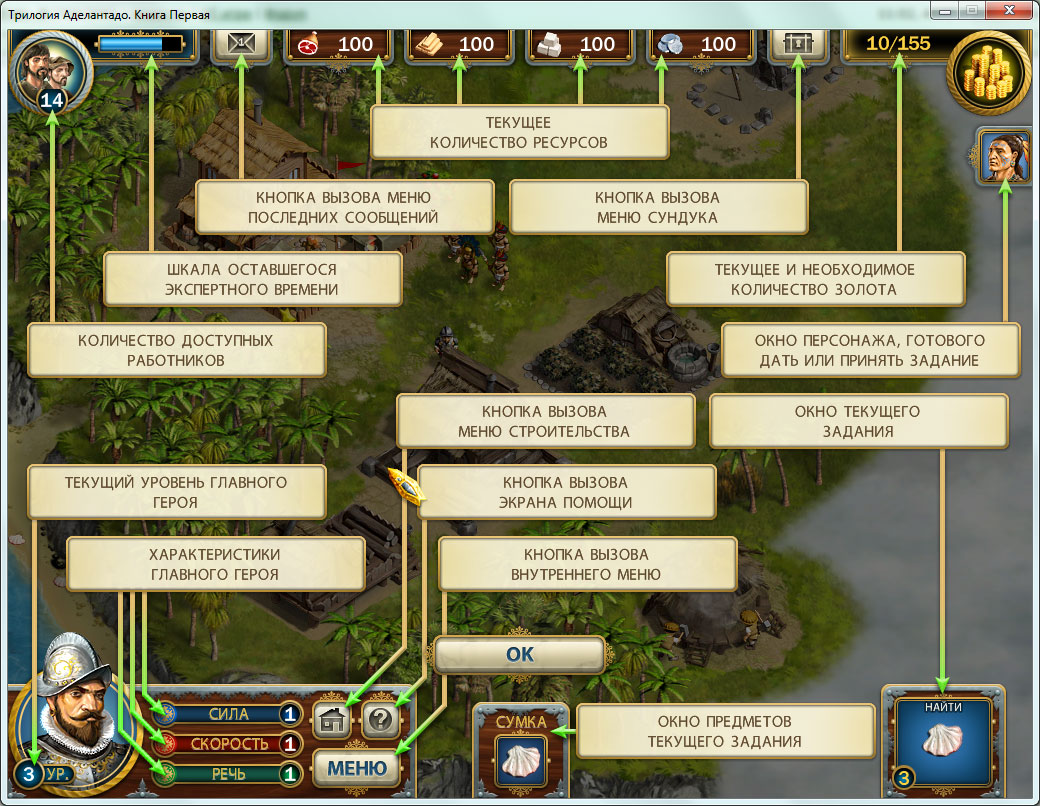This screenshot has height=806, width=1040.
Task: Open the МЕНЮ internal menu
Action: click(357, 768)
